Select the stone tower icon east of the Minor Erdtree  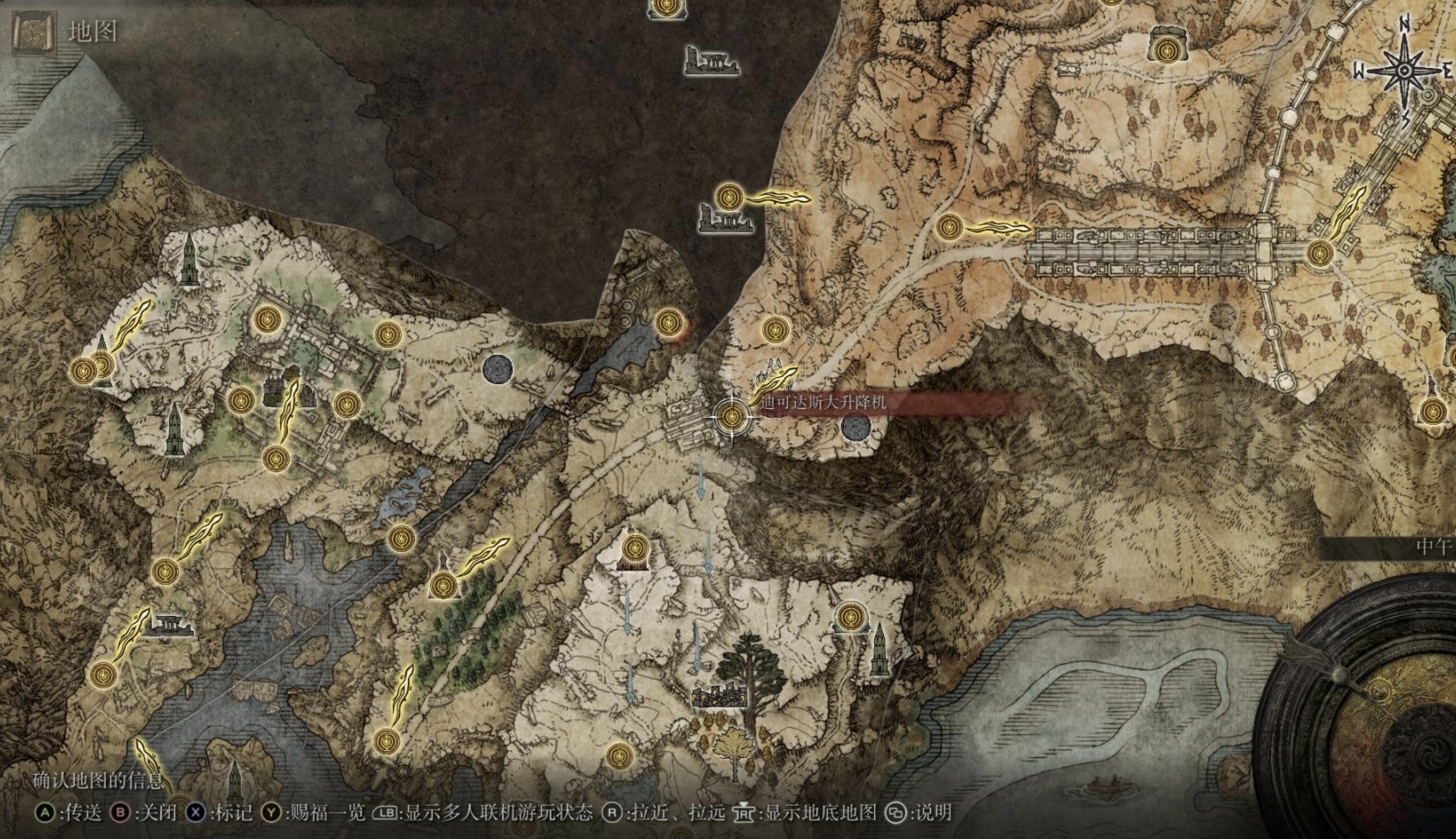[878, 652]
